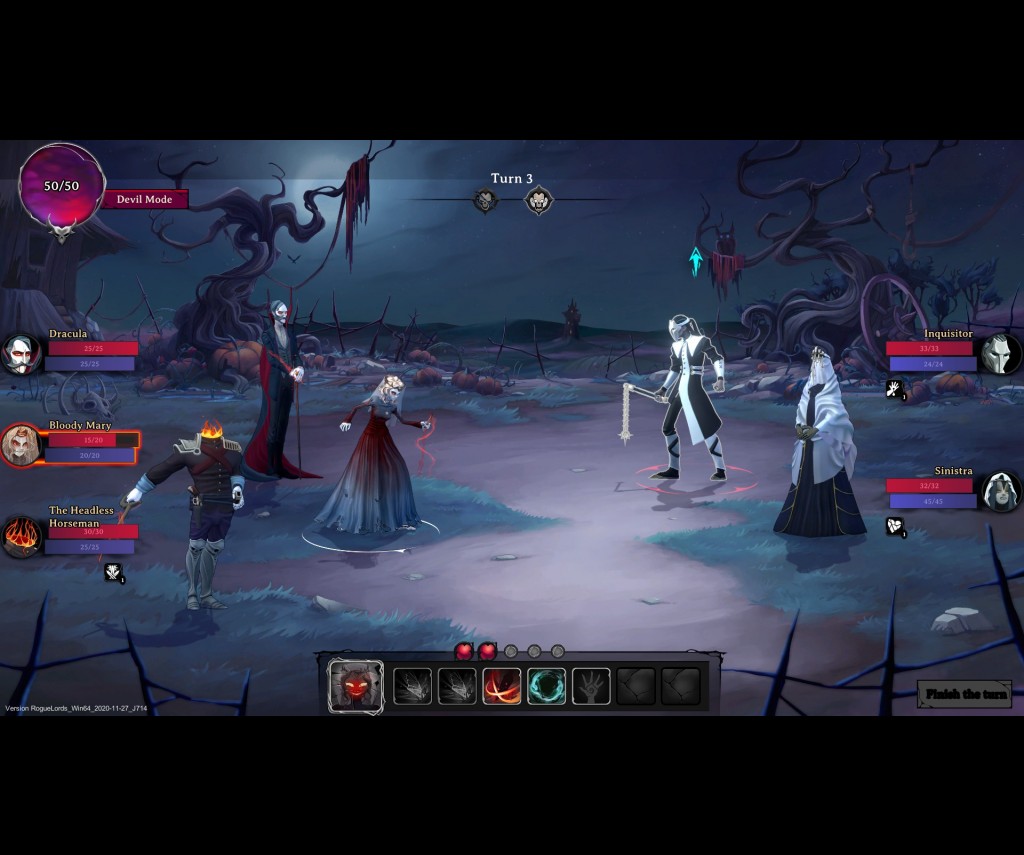Inspect Sinistra's broken heart status icon
The height and width of the screenshot is (855, 1024).
point(895,526)
